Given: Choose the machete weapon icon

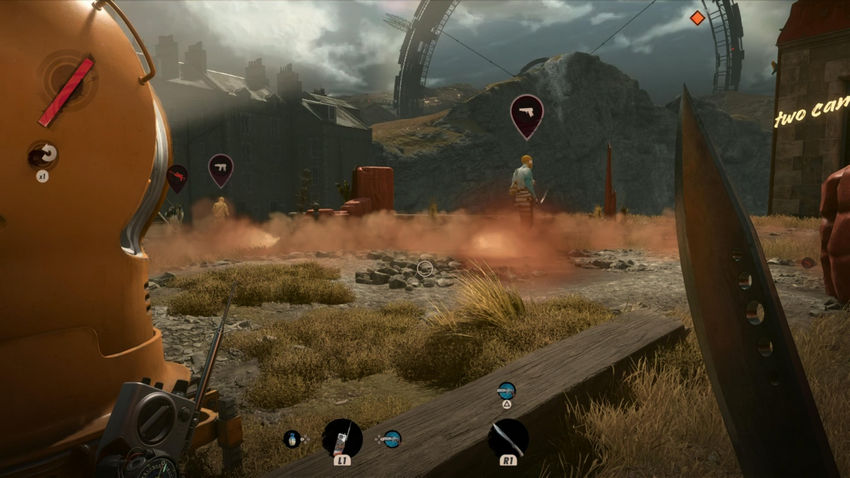Looking at the screenshot, I should pyautogui.click(x=507, y=438).
